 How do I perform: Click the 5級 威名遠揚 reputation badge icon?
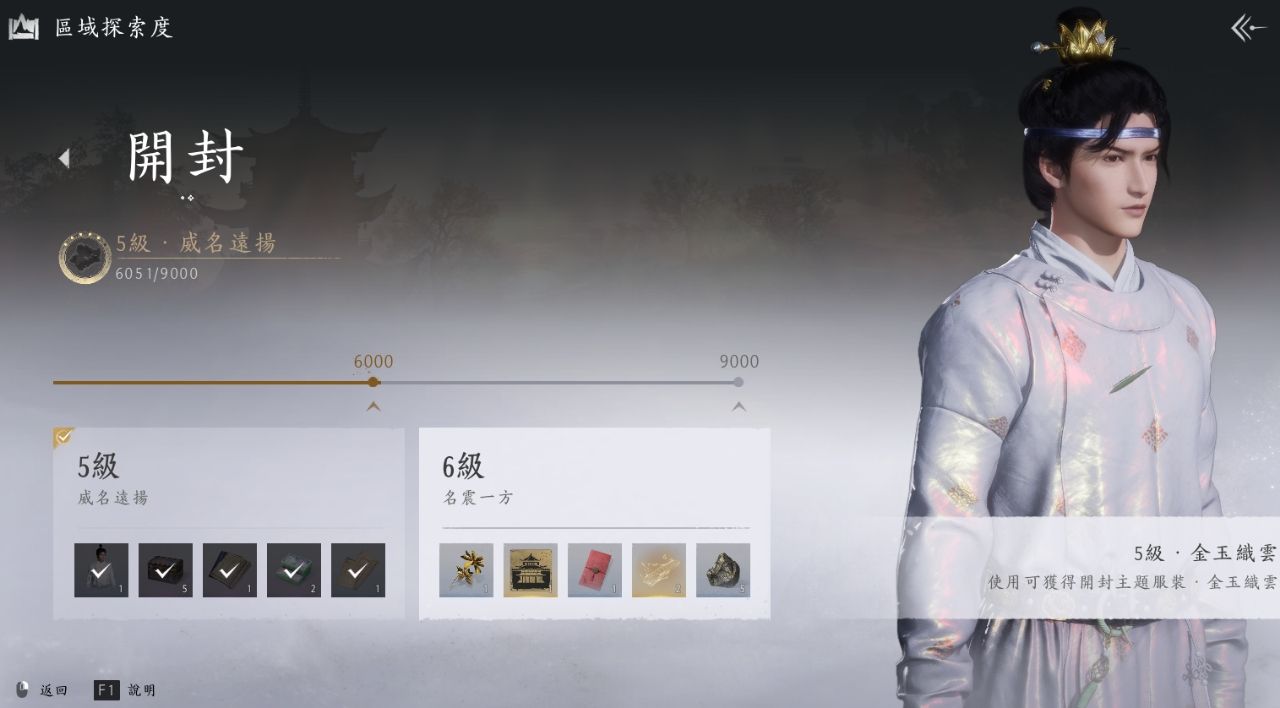(x=85, y=257)
